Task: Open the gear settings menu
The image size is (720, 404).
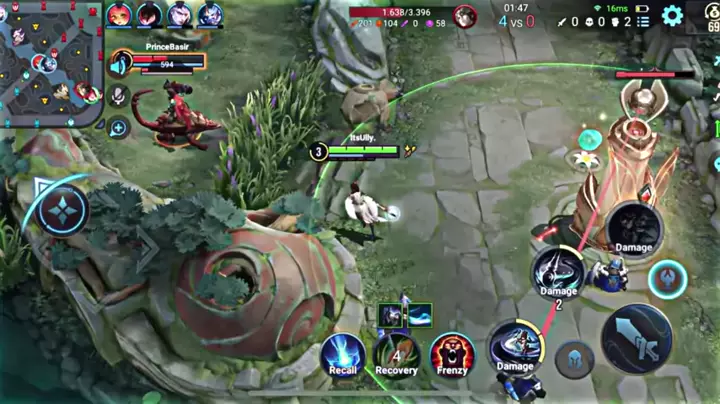Action: coord(672,15)
